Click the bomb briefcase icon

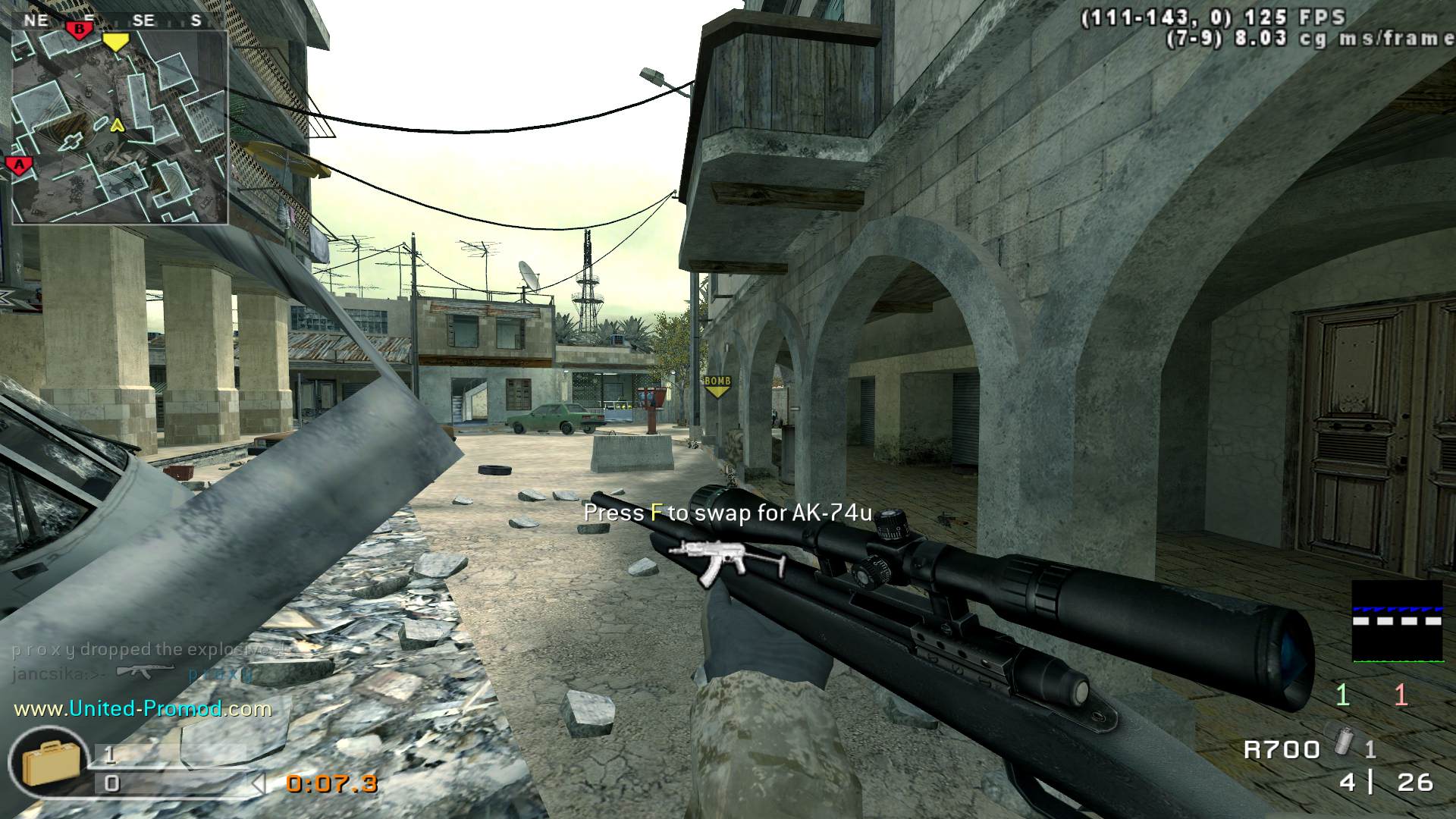[x=51, y=764]
